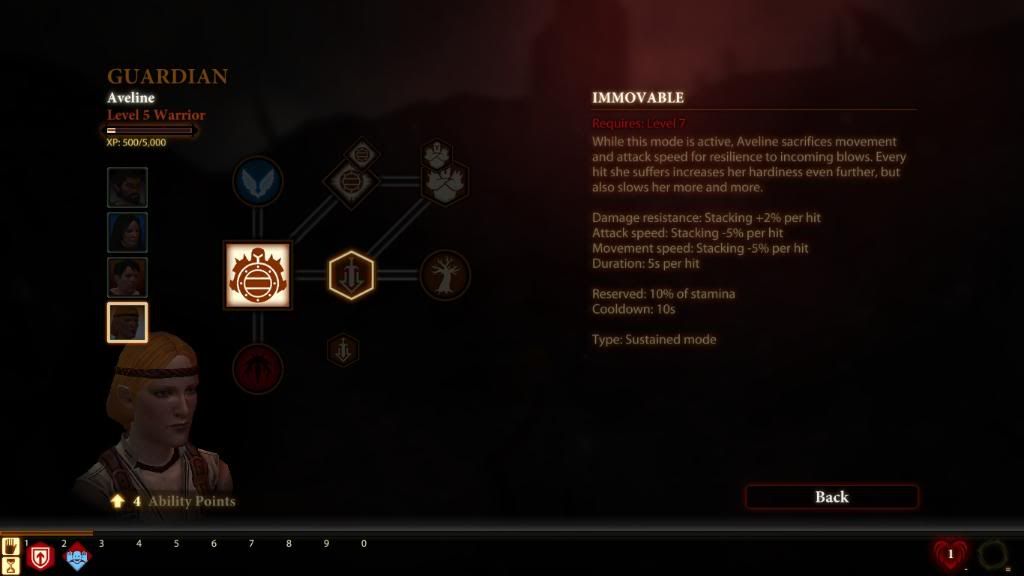Select the tree-icon ability node
The height and width of the screenshot is (576, 1024).
[445, 275]
